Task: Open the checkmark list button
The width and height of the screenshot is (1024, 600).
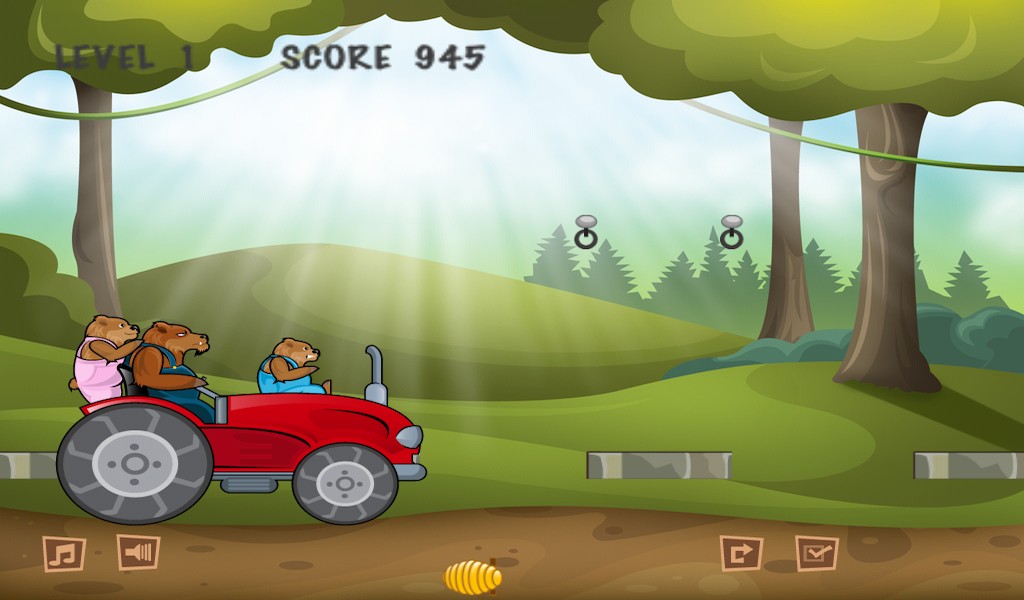Action: (x=816, y=553)
